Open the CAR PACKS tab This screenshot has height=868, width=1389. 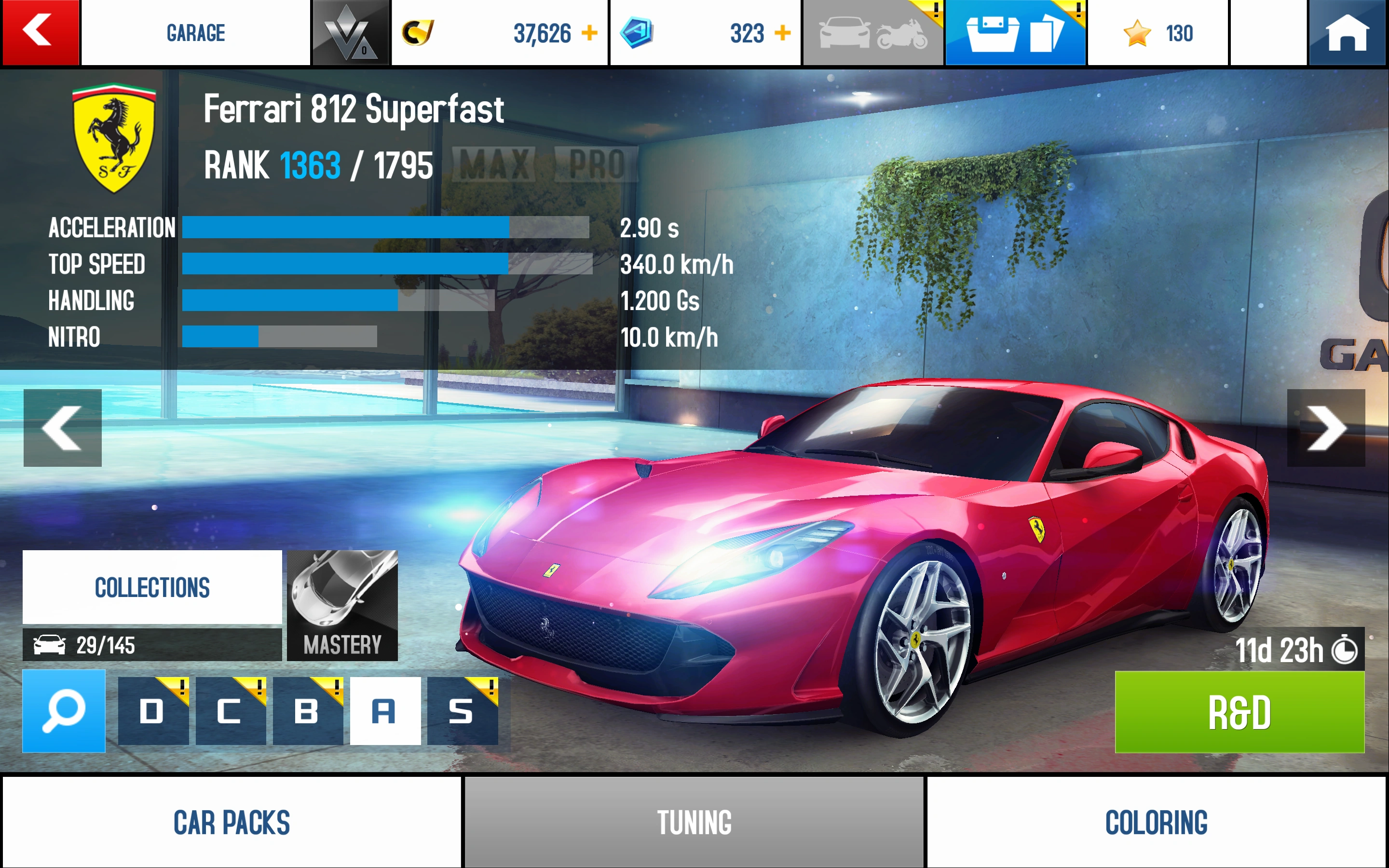pos(231,822)
